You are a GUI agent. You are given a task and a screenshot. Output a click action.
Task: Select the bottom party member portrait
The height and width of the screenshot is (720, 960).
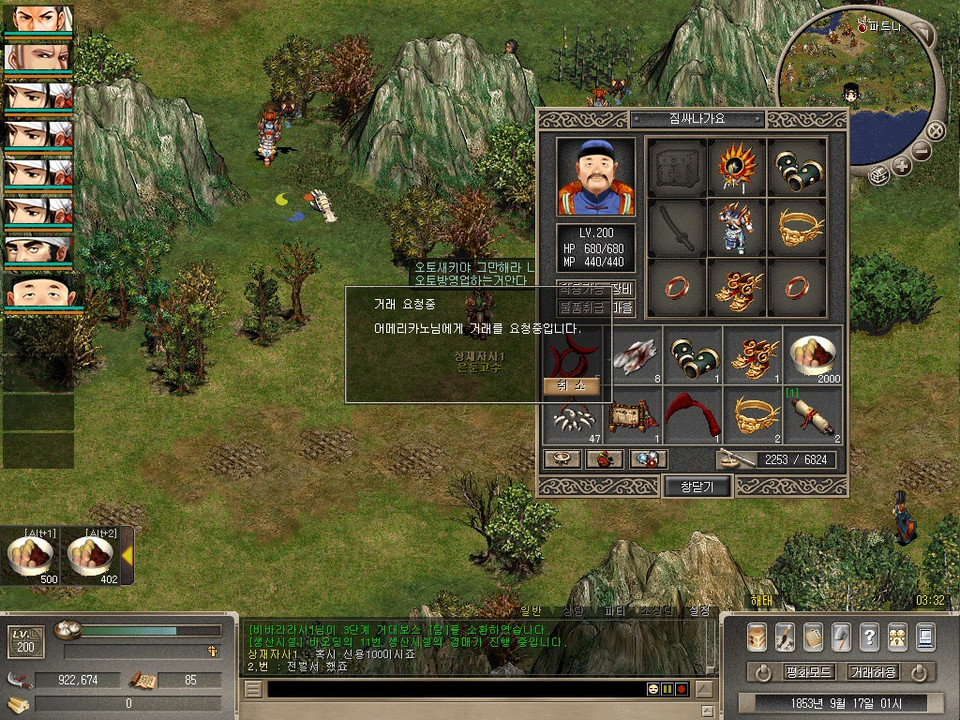pos(38,296)
